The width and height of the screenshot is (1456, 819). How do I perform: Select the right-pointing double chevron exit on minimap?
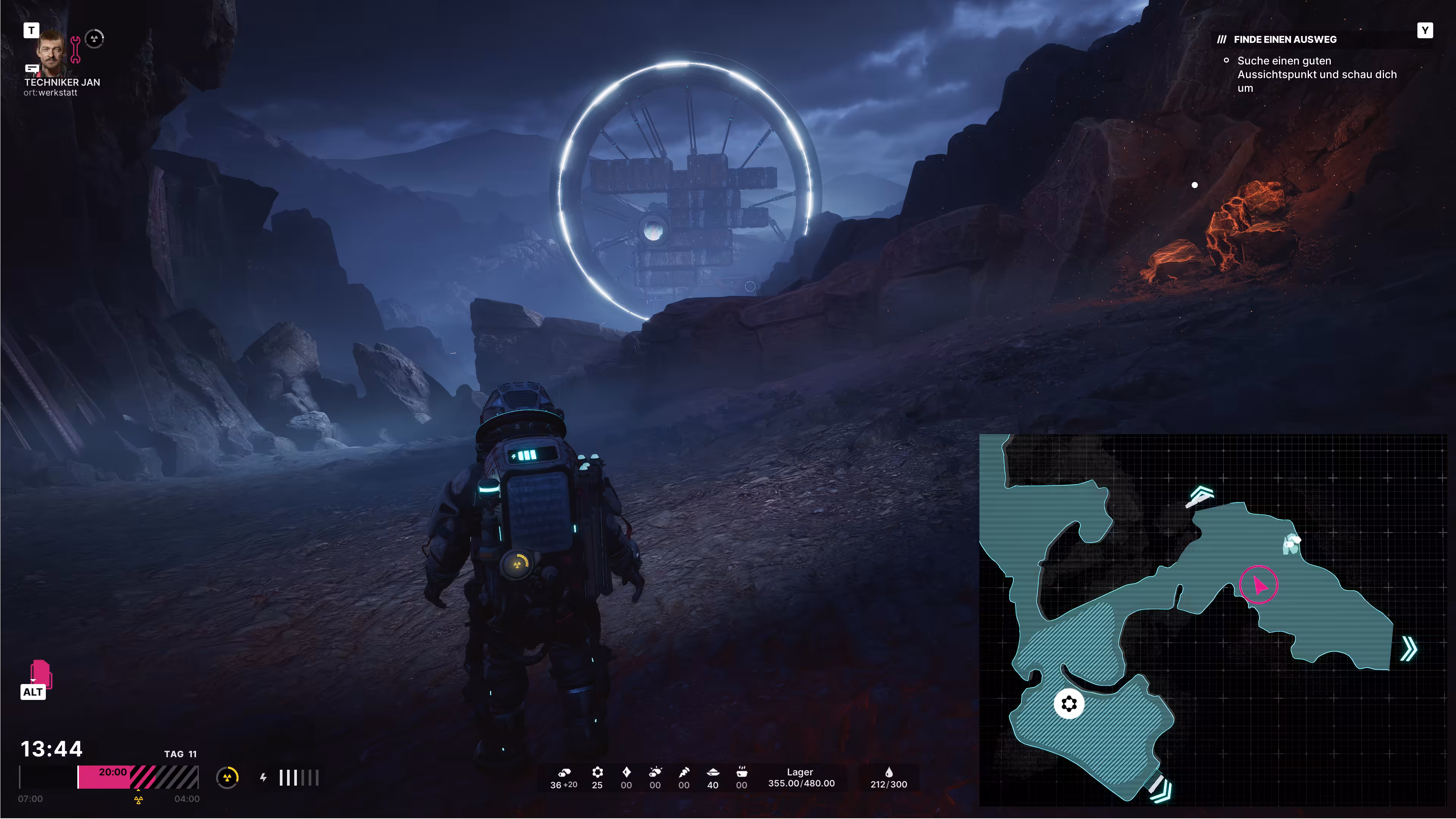(x=1409, y=648)
